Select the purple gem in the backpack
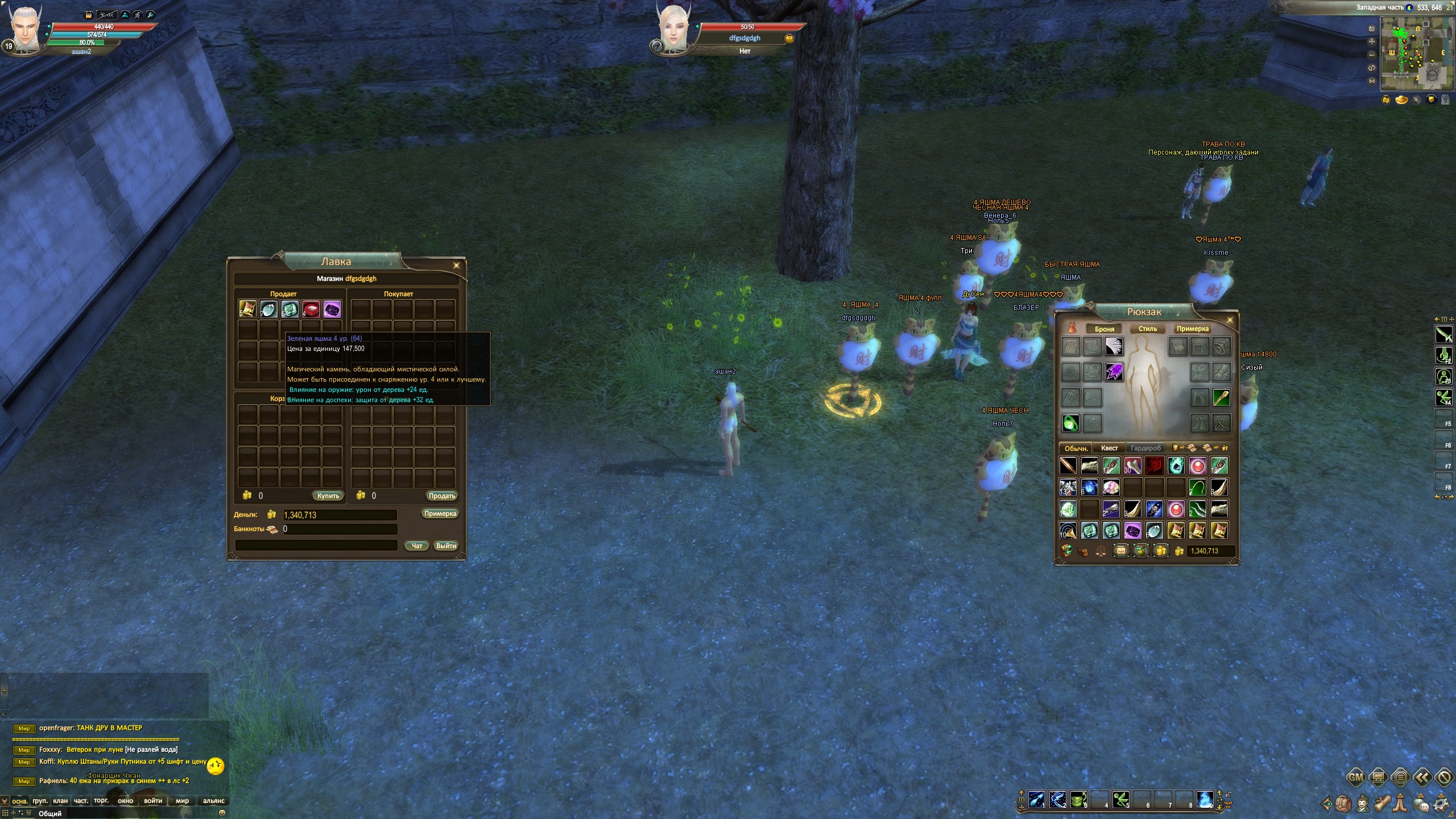The height and width of the screenshot is (819, 1456). click(x=1132, y=531)
